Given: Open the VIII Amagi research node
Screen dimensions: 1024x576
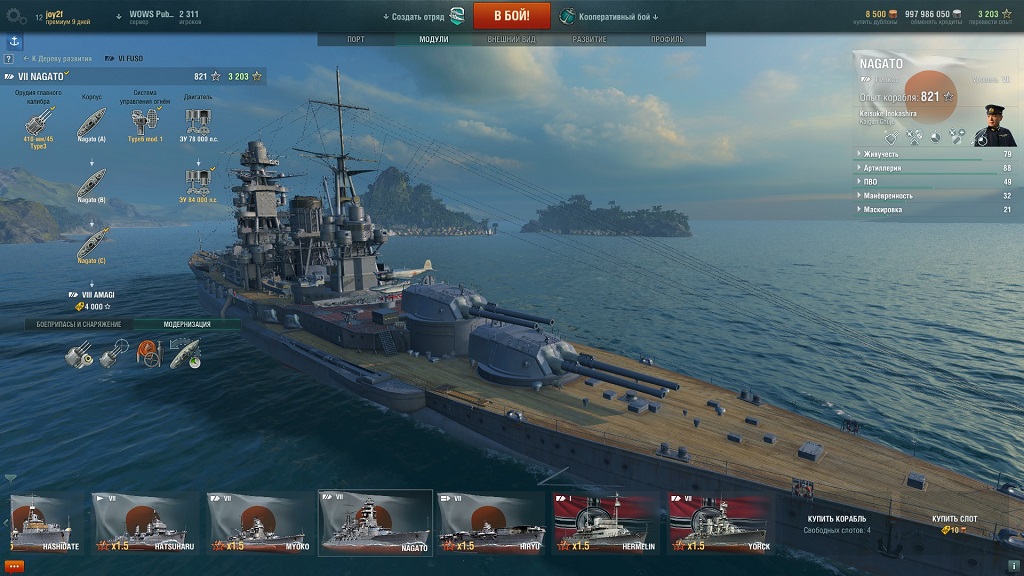Looking at the screenshot, I should (92, 300).
